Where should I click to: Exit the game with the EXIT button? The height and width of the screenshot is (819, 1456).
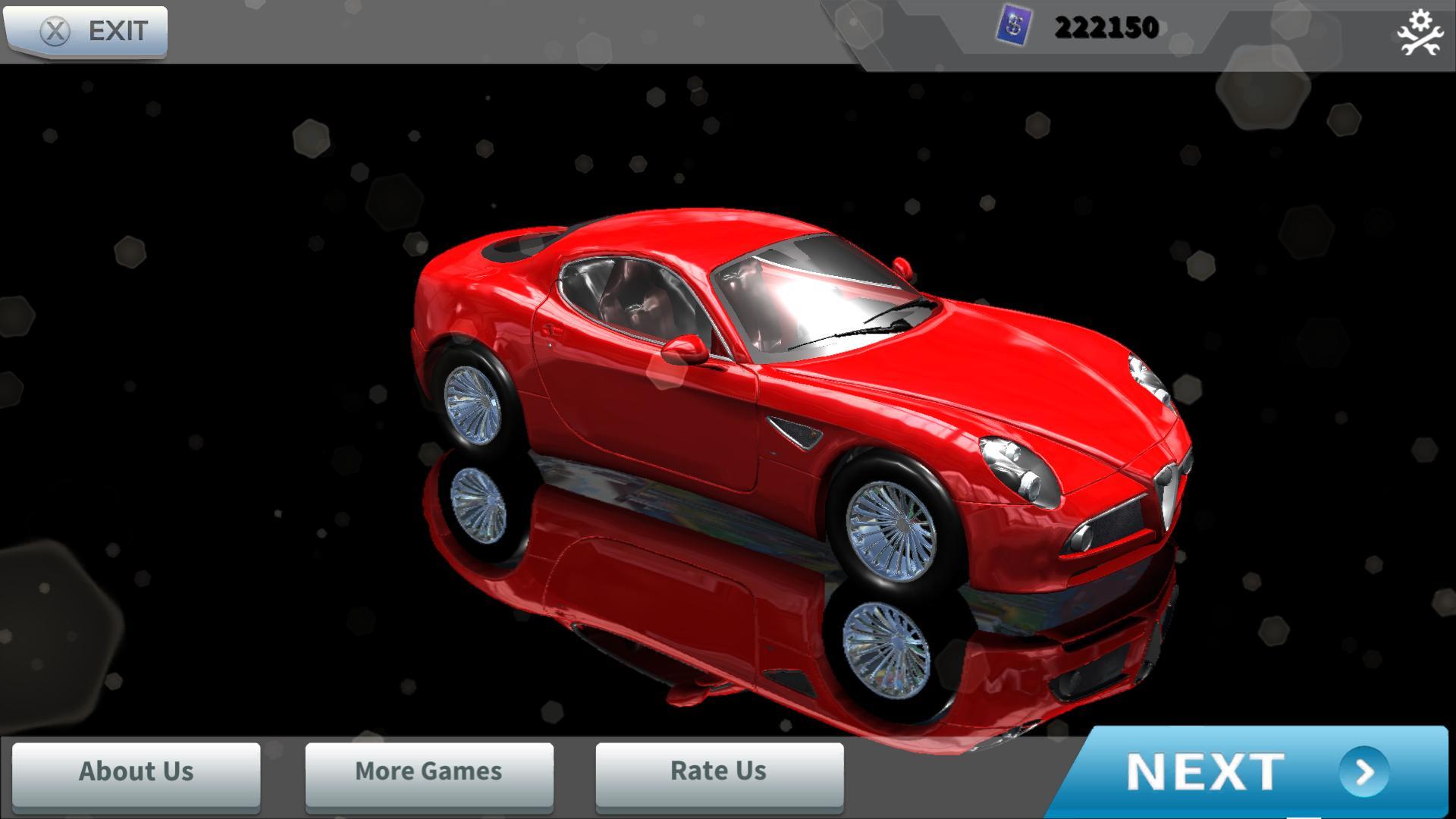[85, 31]
